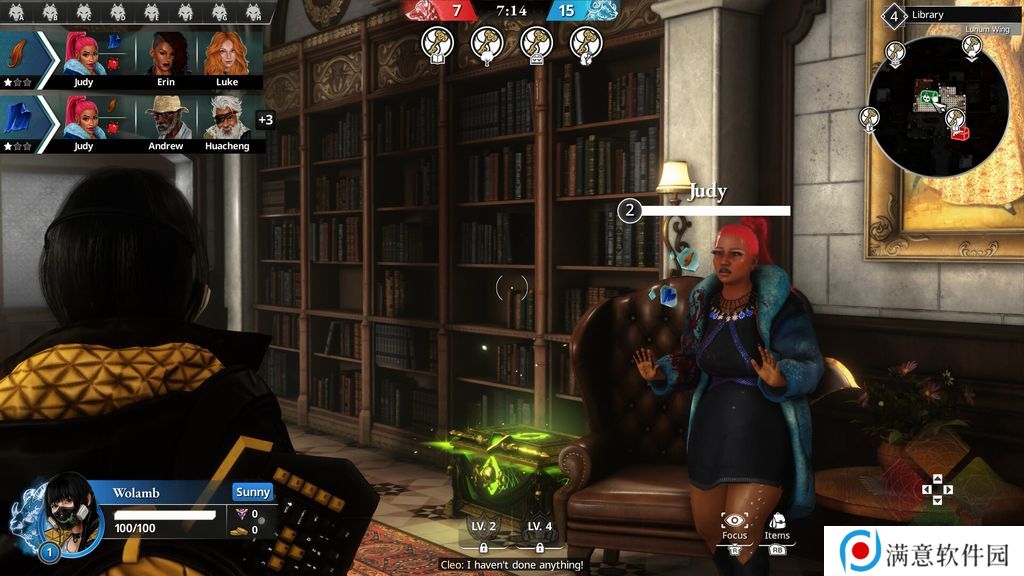
Task: Click the Sunny status tag
Action: tap(253, 492)
